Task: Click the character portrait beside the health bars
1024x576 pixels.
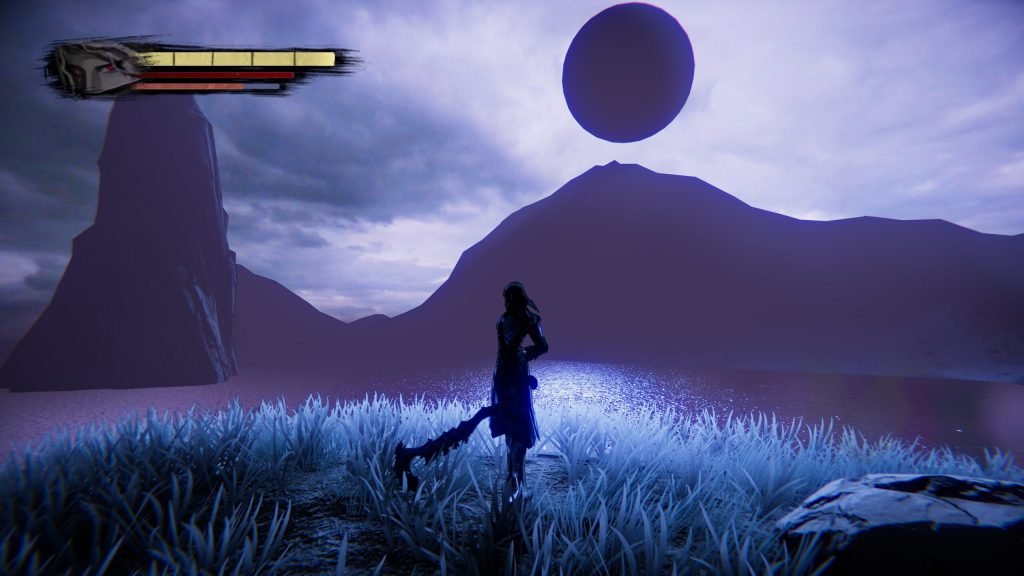Action: click(x=93, y=68)
